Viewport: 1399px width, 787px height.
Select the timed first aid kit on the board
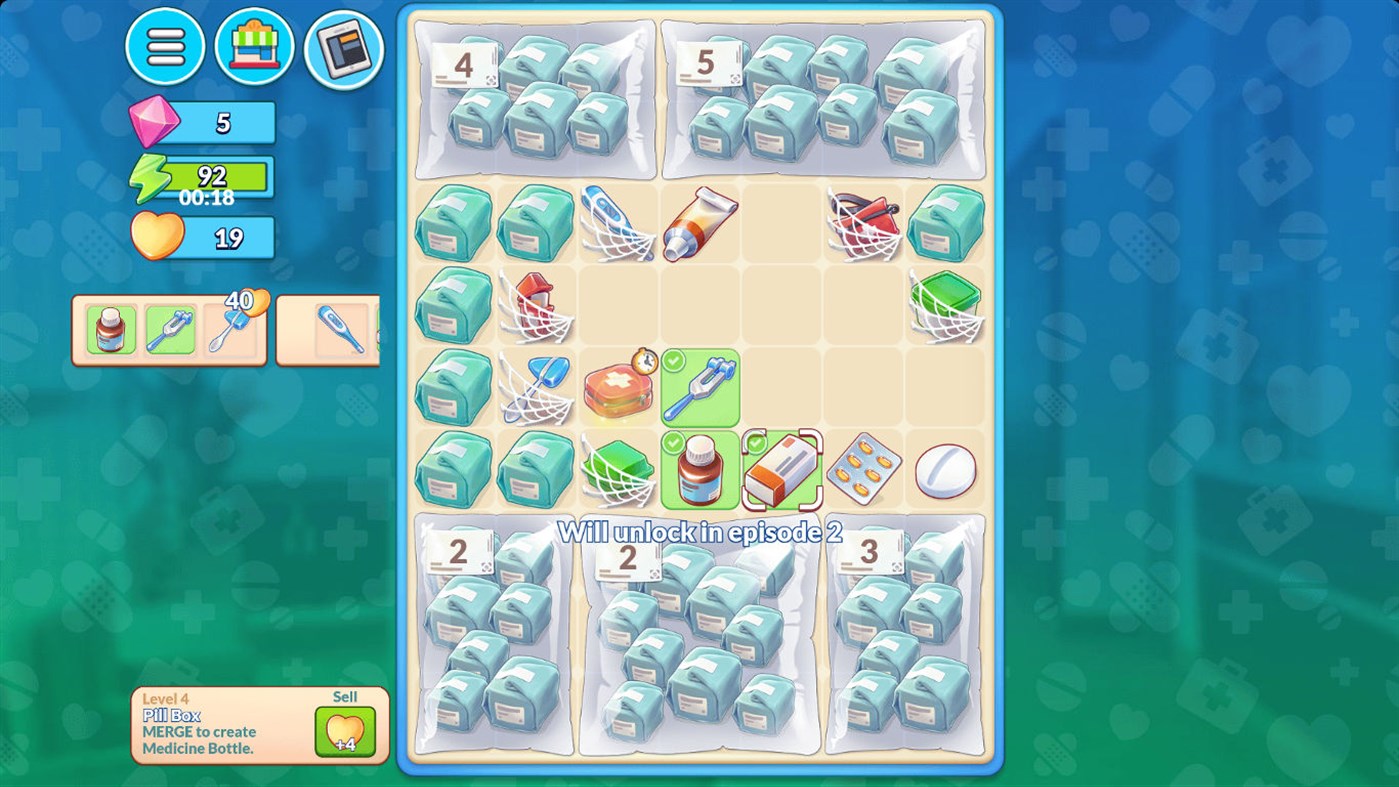tap(618, 389)
